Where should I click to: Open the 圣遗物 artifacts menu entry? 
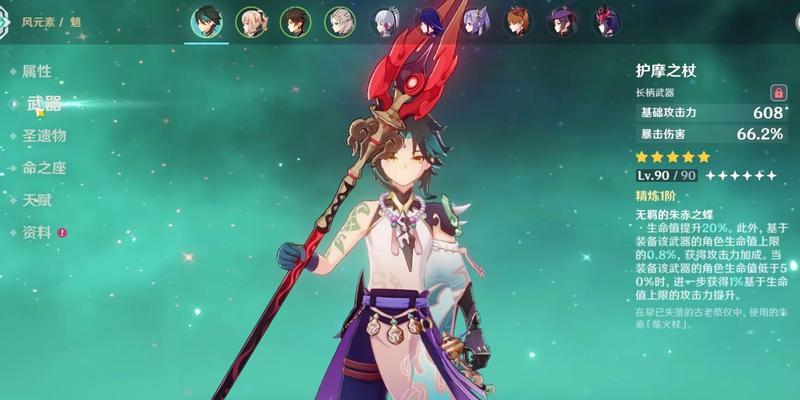tap(44, 135)
